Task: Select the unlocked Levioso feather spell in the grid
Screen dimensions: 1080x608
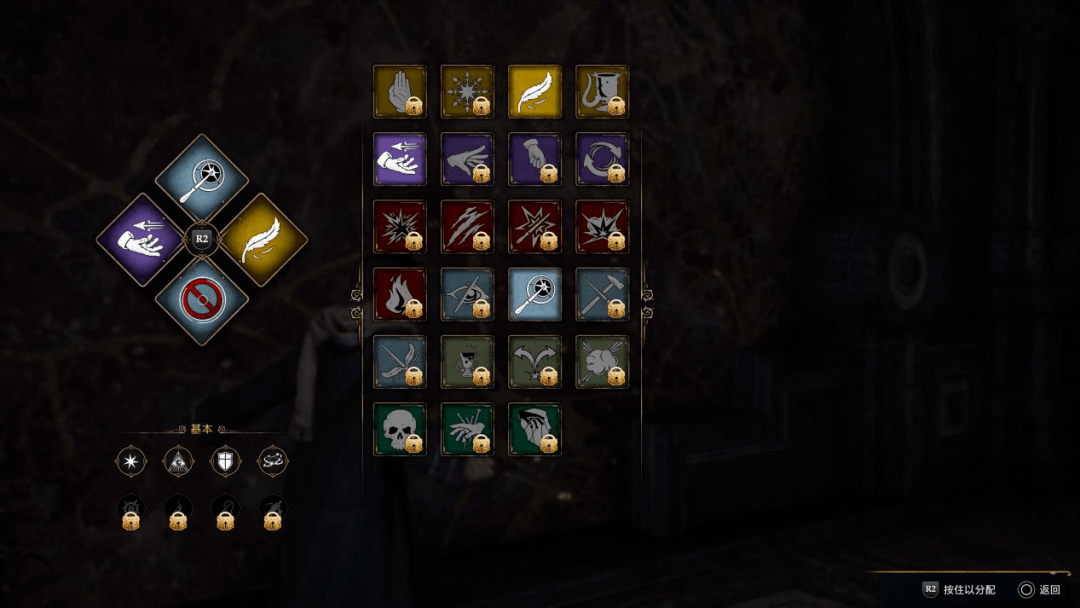Action: coord(534,92)
